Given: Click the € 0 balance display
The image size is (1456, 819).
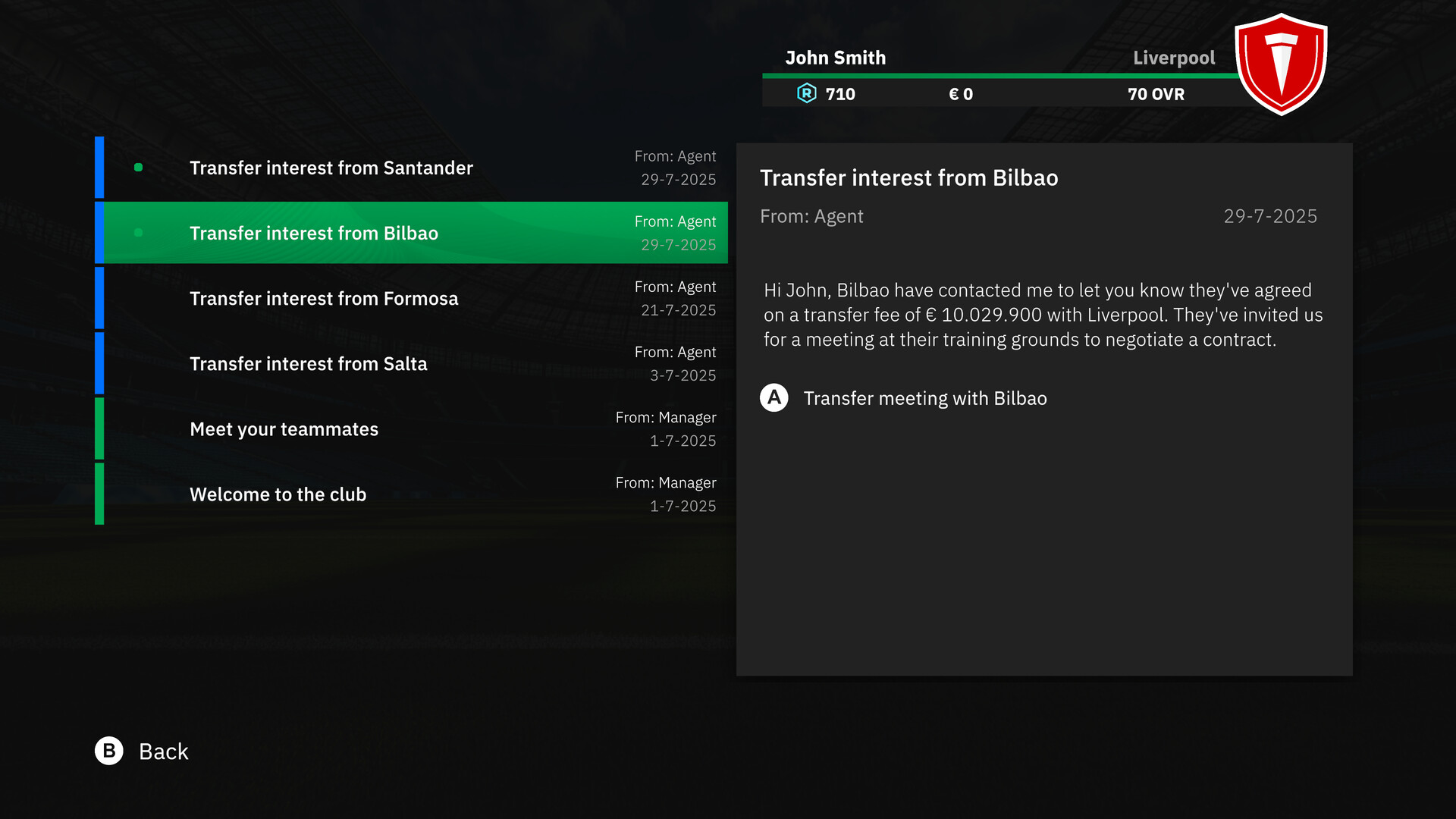Looking at the screenshot, I should click(960, 94).
